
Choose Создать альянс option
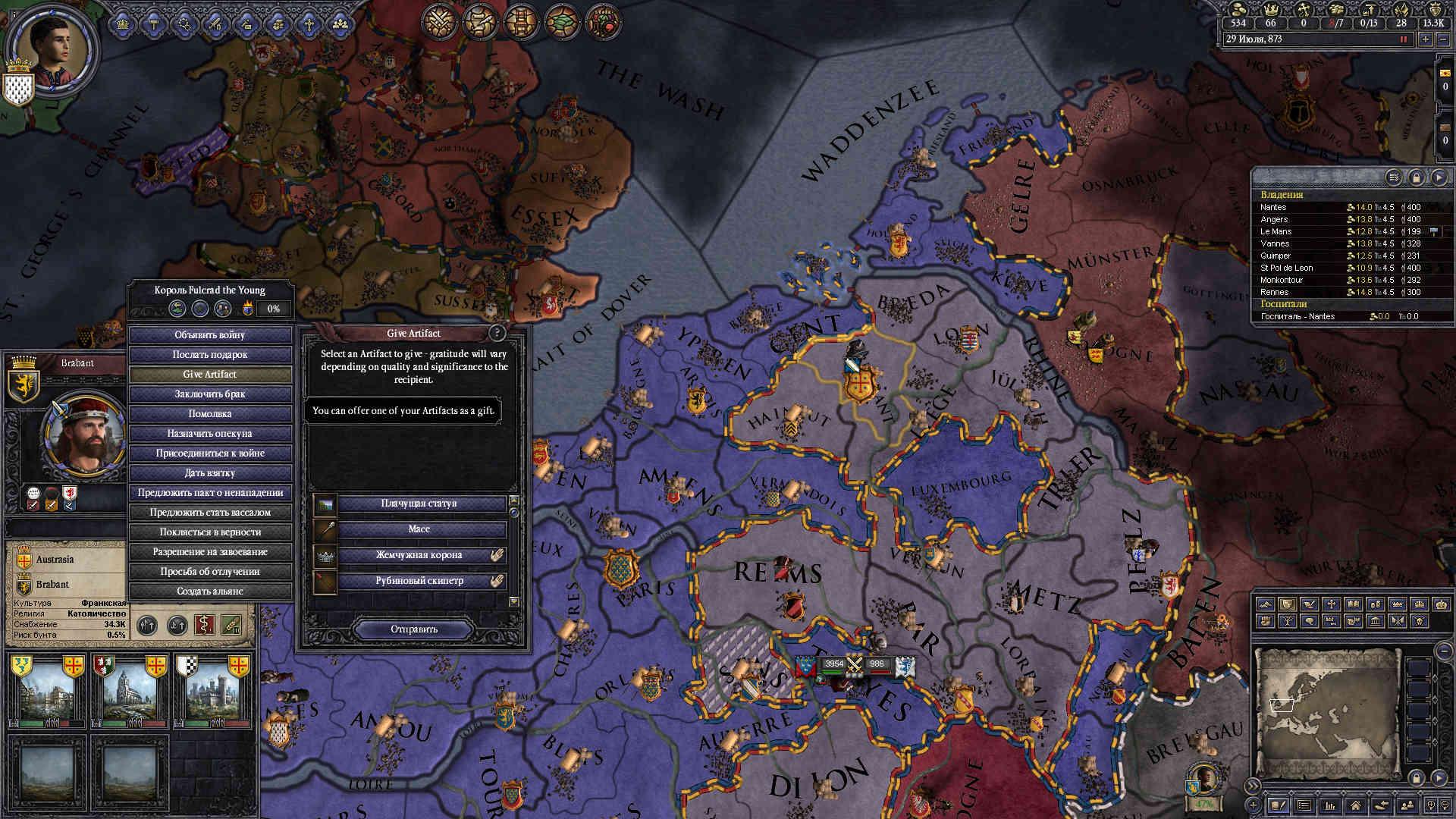[x=210, y=591]
